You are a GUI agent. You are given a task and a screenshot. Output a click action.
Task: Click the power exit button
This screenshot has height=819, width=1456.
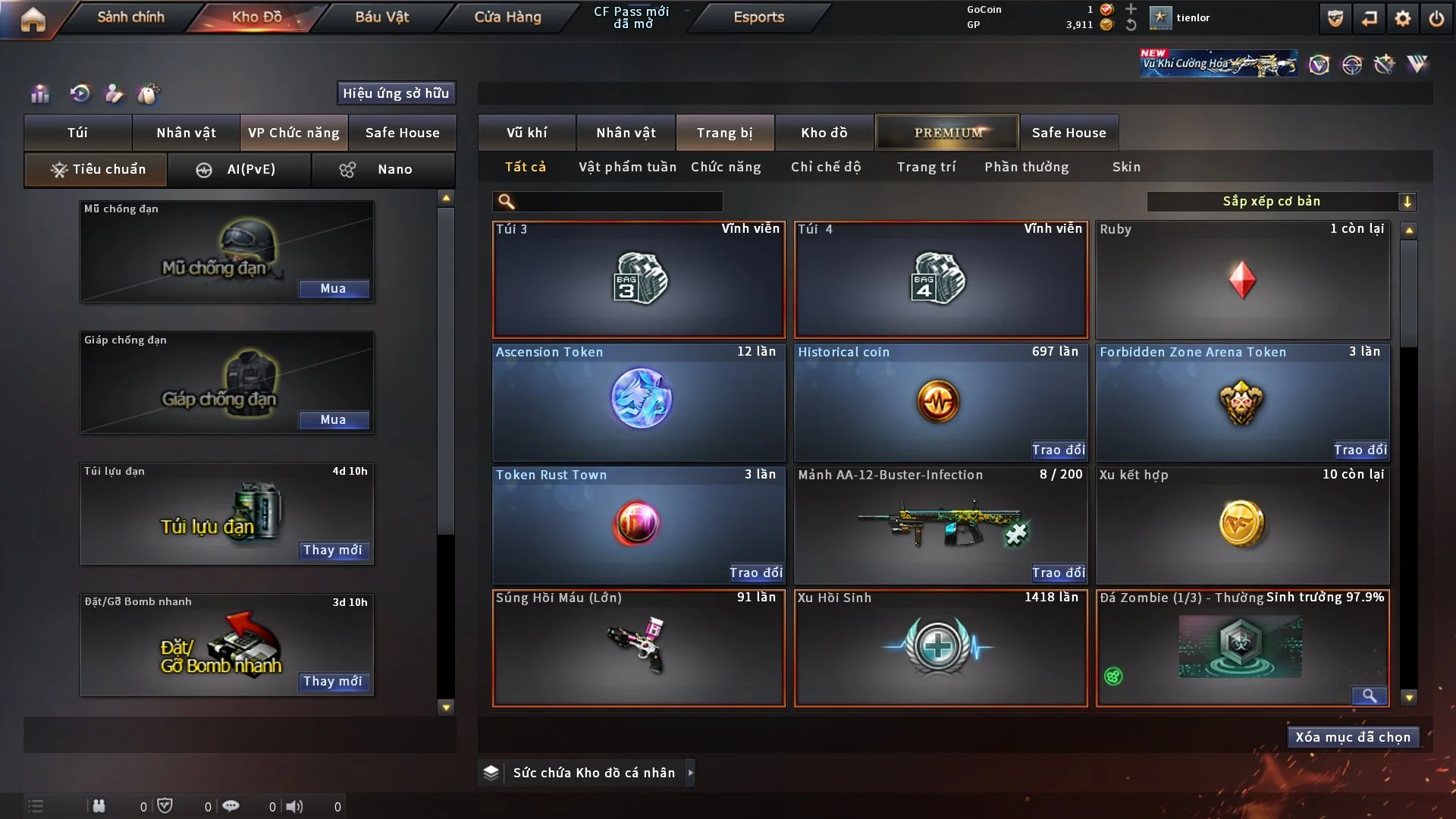[x=1436, y=18]
